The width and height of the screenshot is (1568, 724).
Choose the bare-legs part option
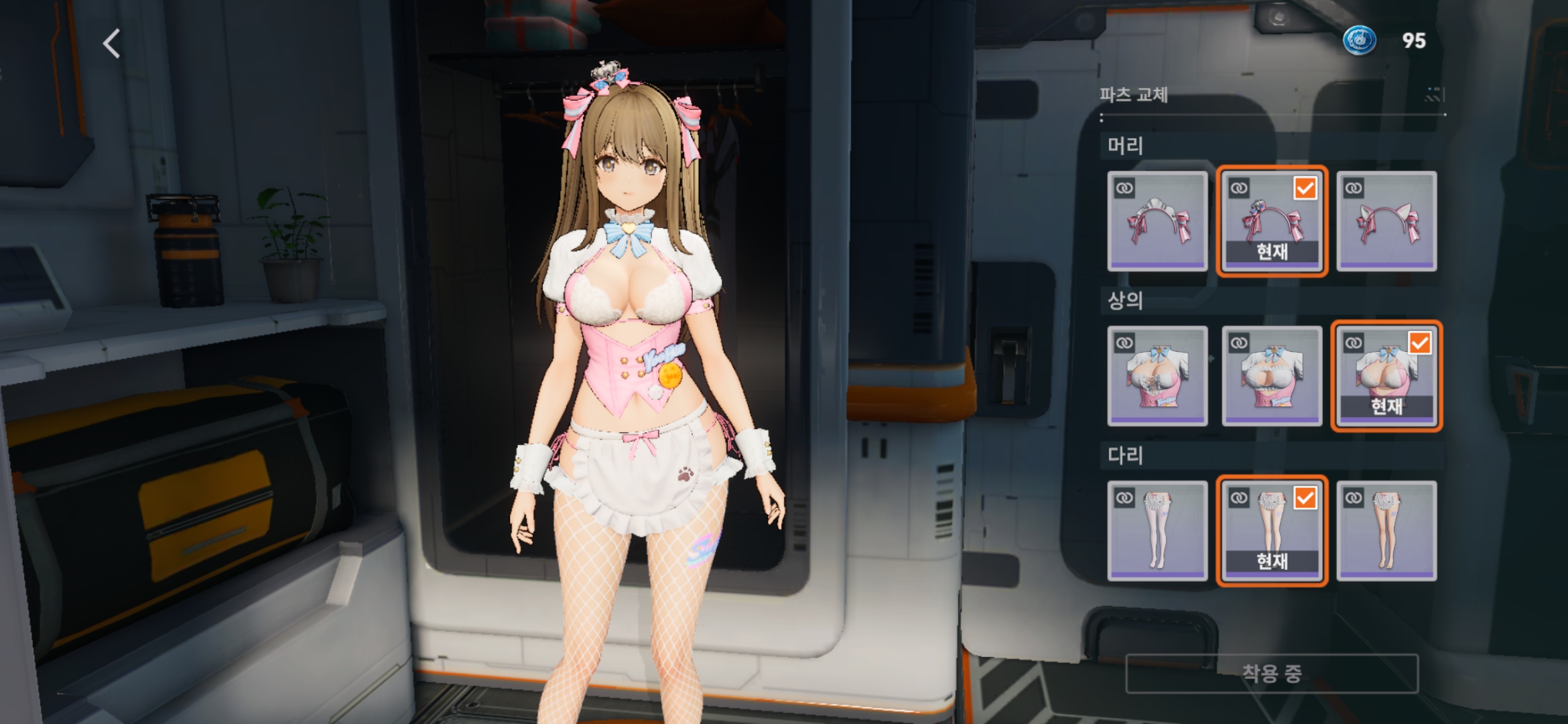tap(1386, 531)
